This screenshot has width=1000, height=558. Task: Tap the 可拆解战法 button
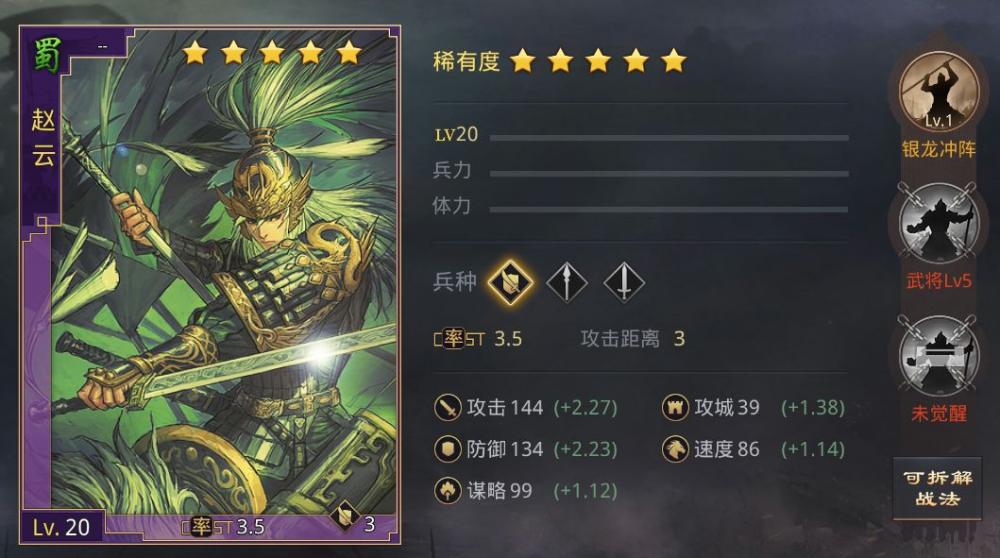937,488
